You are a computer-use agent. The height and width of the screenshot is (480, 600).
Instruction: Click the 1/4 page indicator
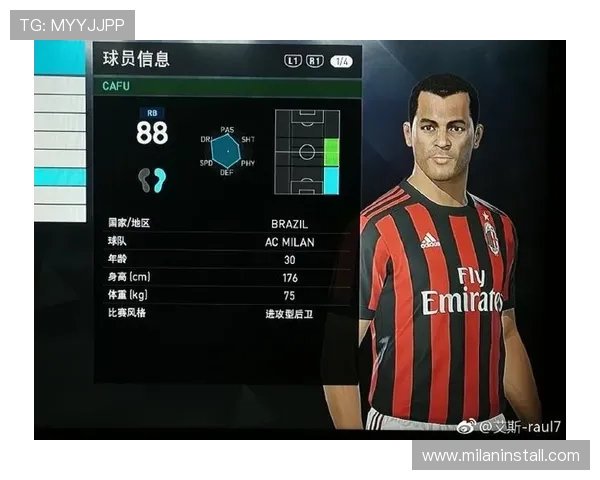(341, 61)
